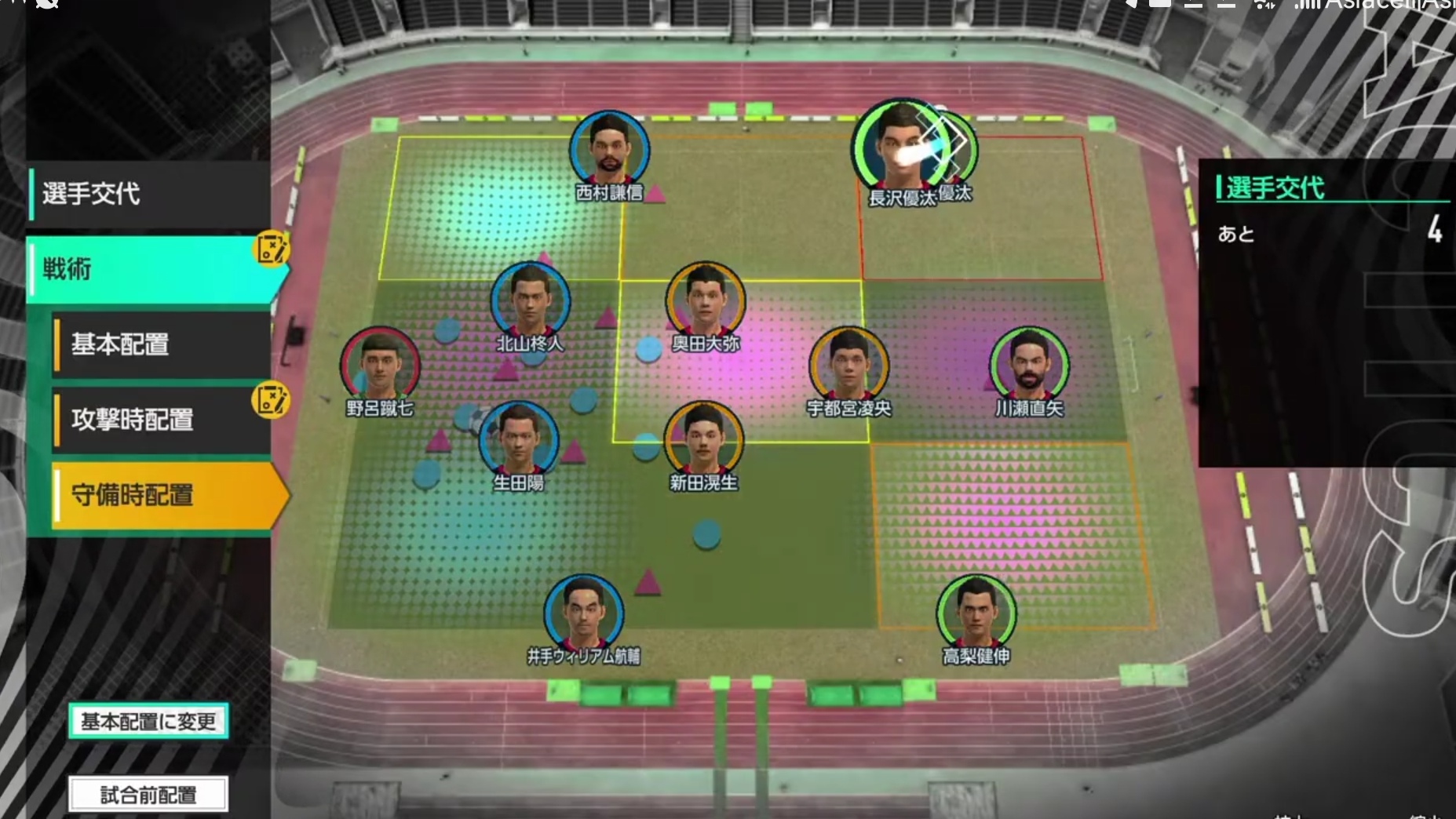Select player 川瀬直矢 on the right
The width and height of the screenshot is (1456, 819).
[x=1029, y=361]
